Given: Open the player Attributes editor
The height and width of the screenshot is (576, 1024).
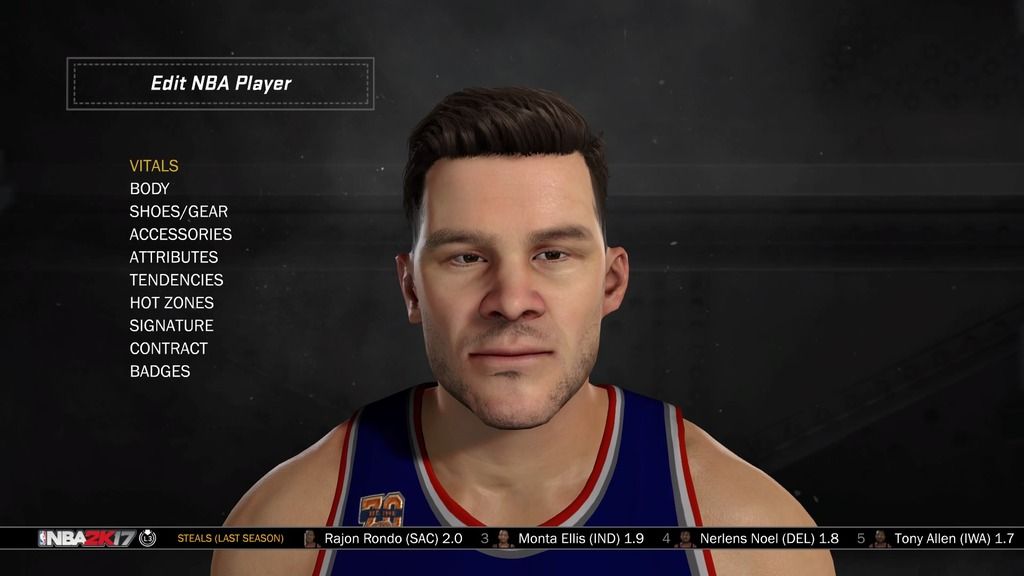Looking at the screenshot, I should (173, 257).
